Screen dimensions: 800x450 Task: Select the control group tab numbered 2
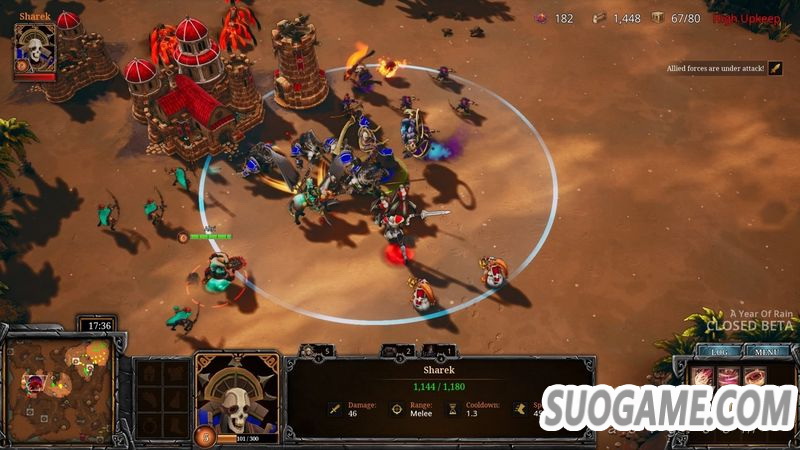point(399,351)
